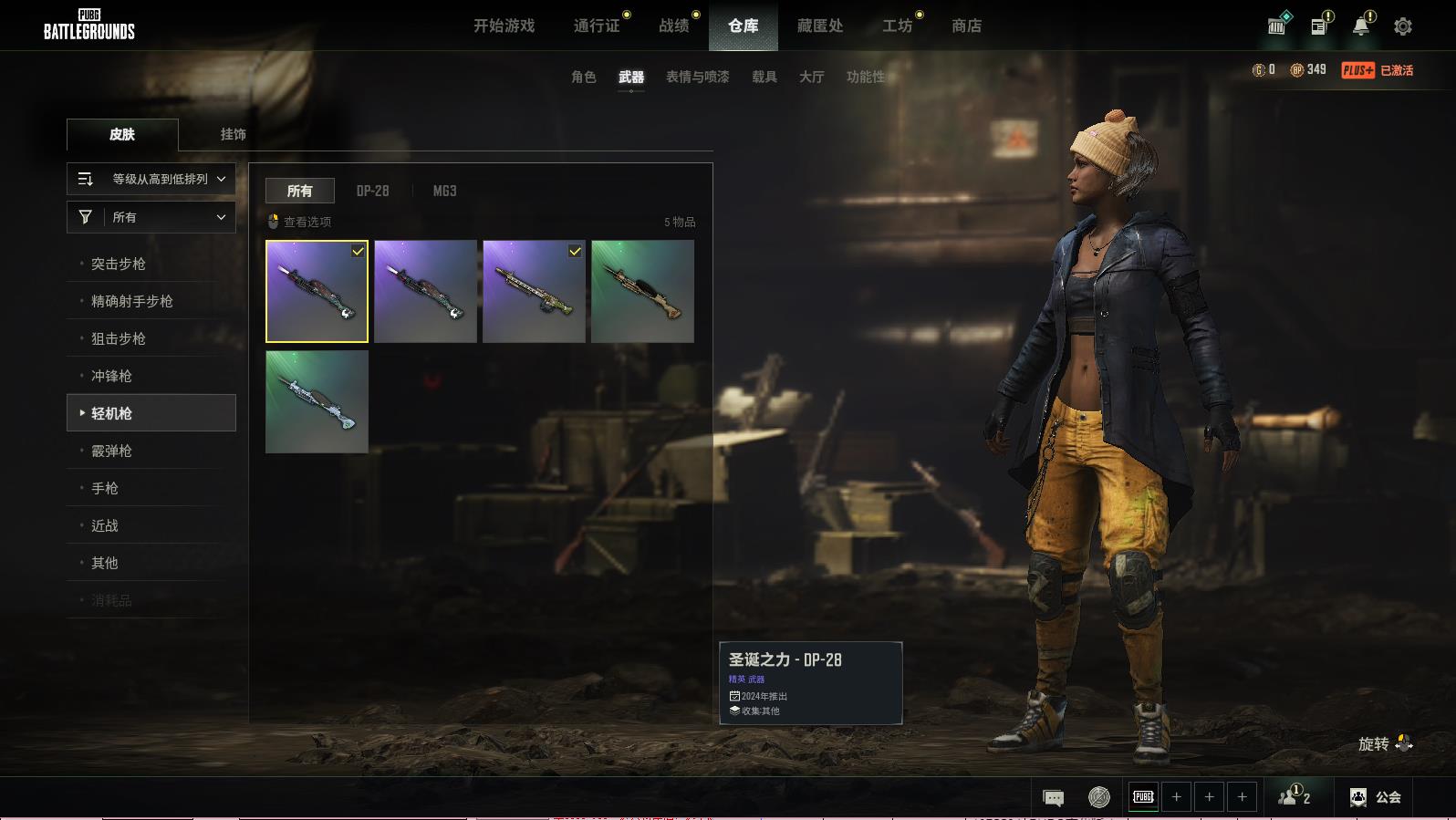Pick the white skin in second row
The height and width of the screenshot is (820, 1456).
[317, 401]
